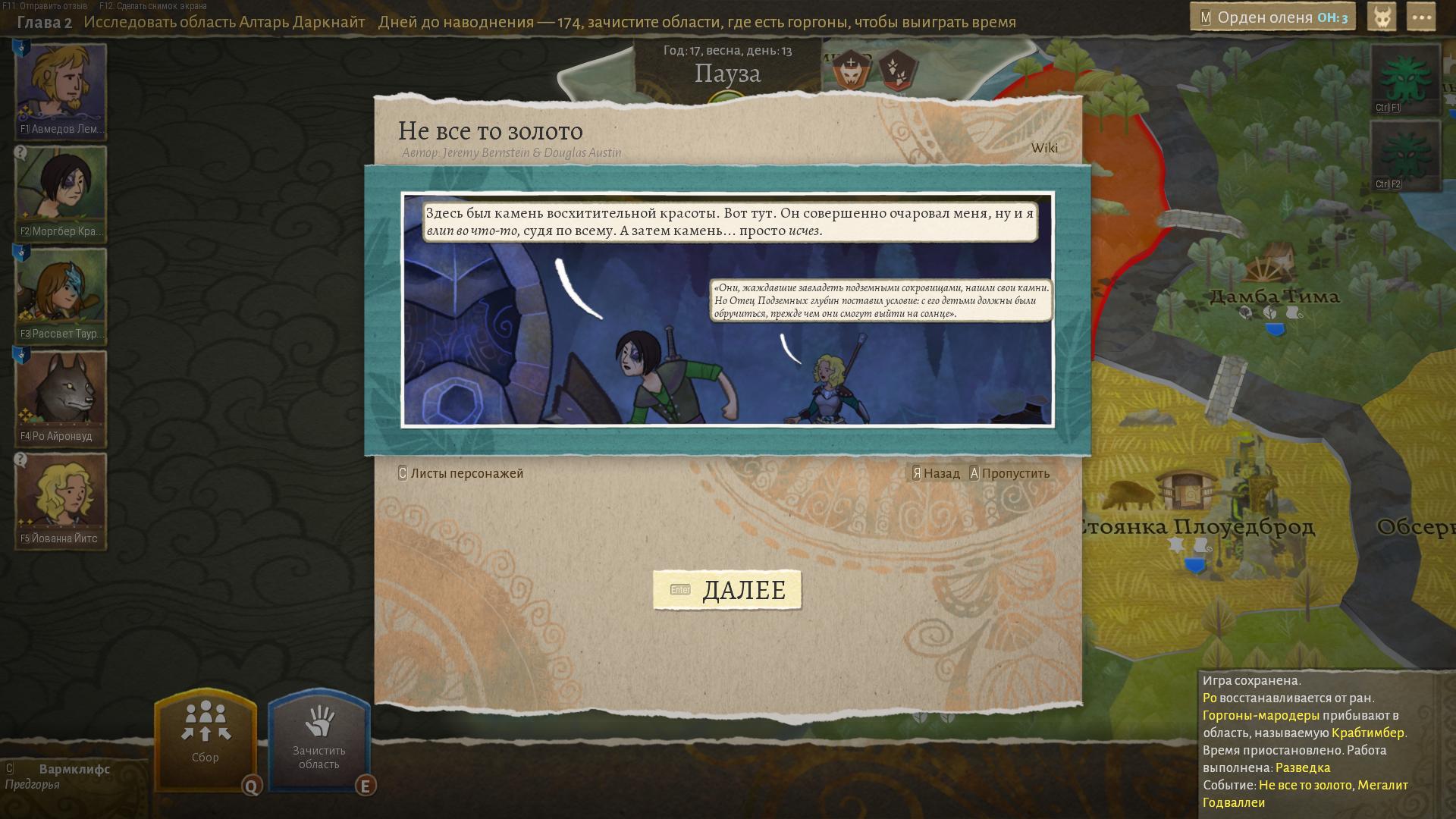Continue the story with the Далее button
1456x819 pixels.
727,590
